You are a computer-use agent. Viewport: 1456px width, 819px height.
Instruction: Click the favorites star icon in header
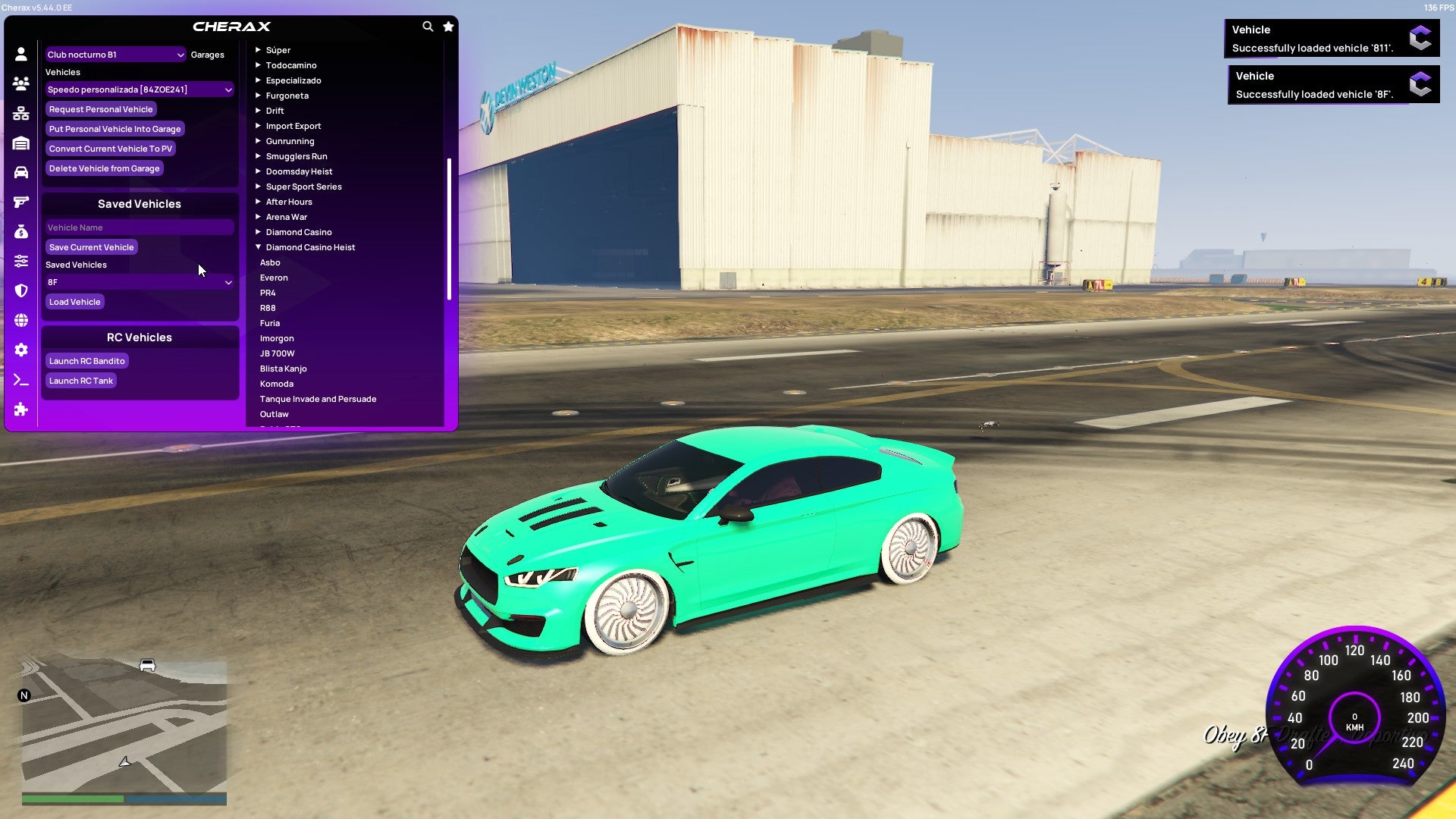[x=448, y=25]
